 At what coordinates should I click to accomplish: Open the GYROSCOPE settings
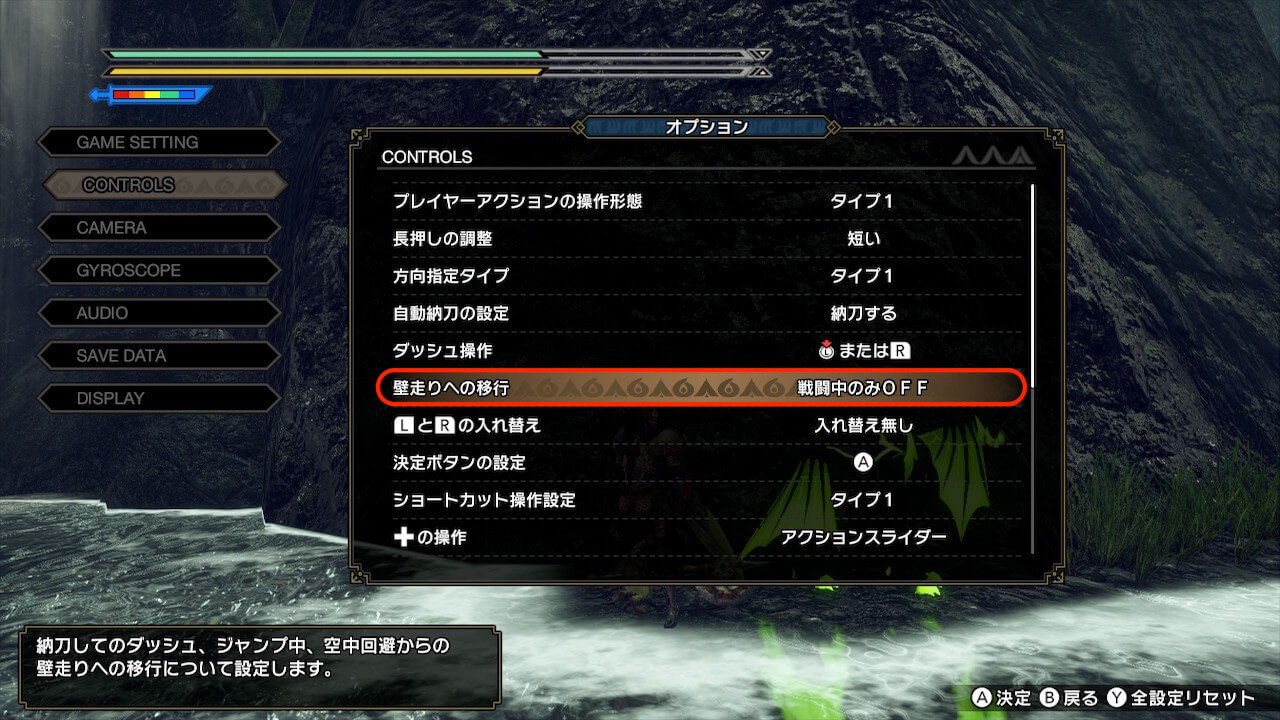point(158,271)
